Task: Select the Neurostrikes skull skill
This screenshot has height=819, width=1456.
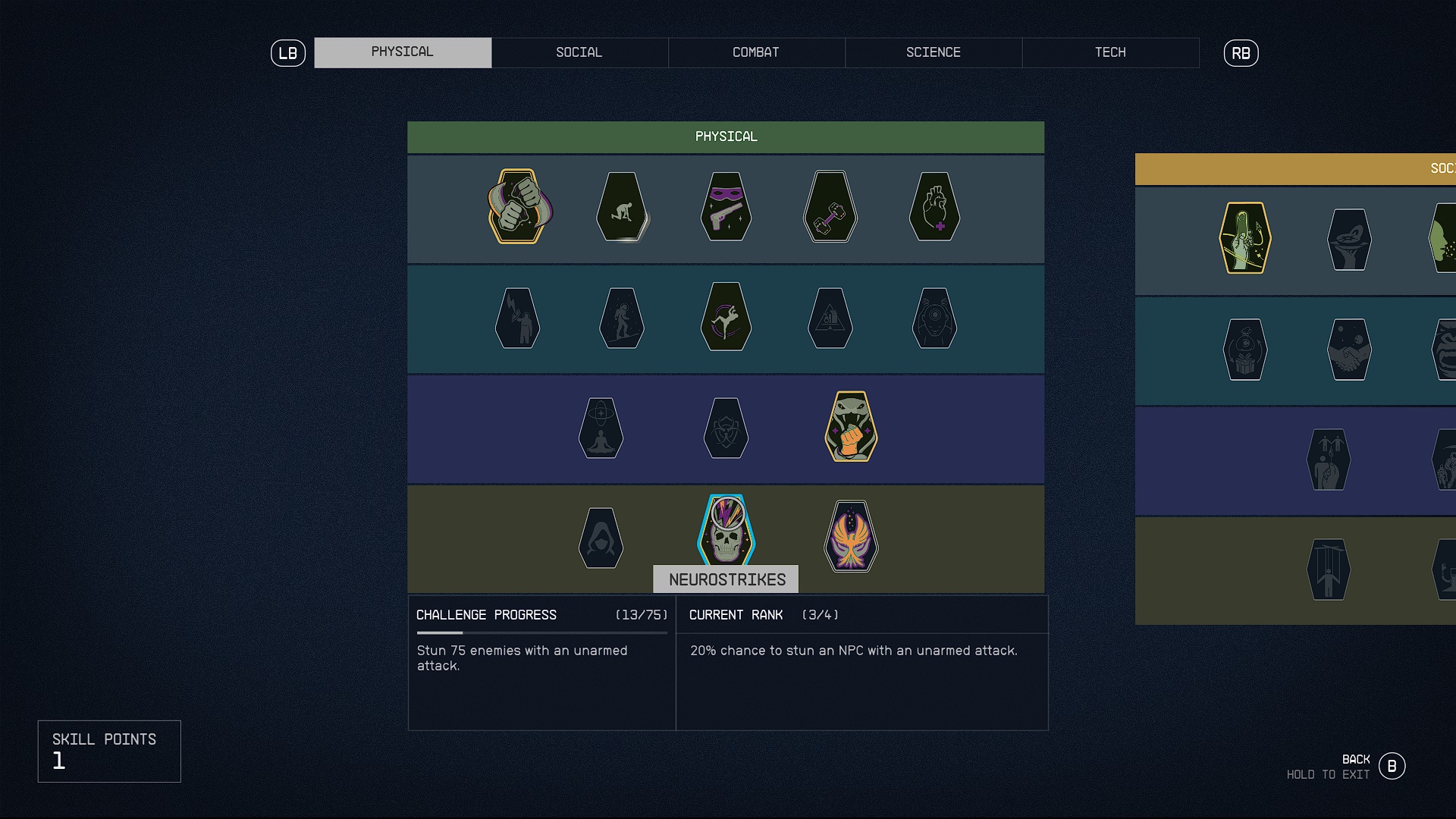Action: tap(726, 531)
